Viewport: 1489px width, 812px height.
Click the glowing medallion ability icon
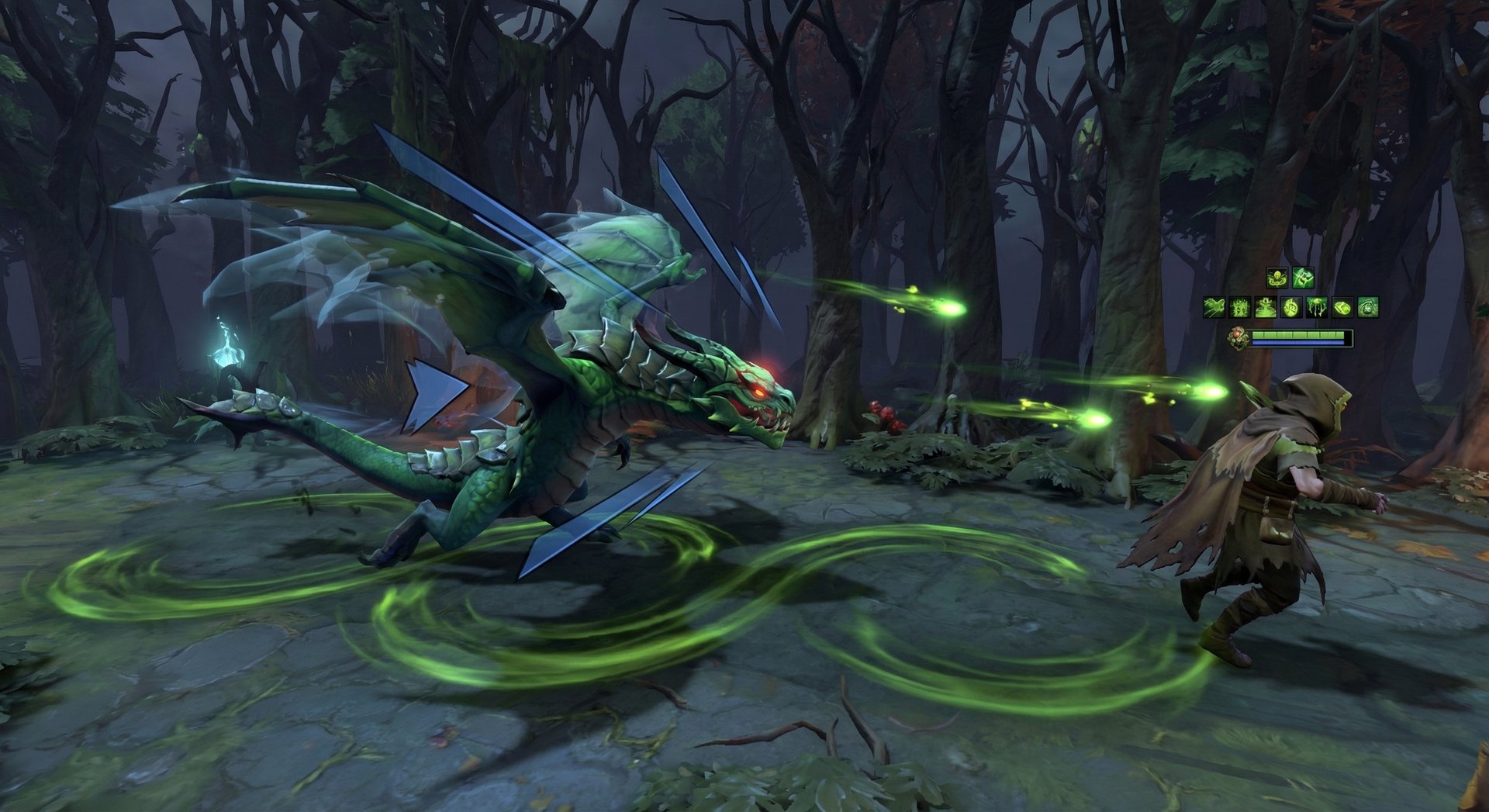tap(1291, 307)
